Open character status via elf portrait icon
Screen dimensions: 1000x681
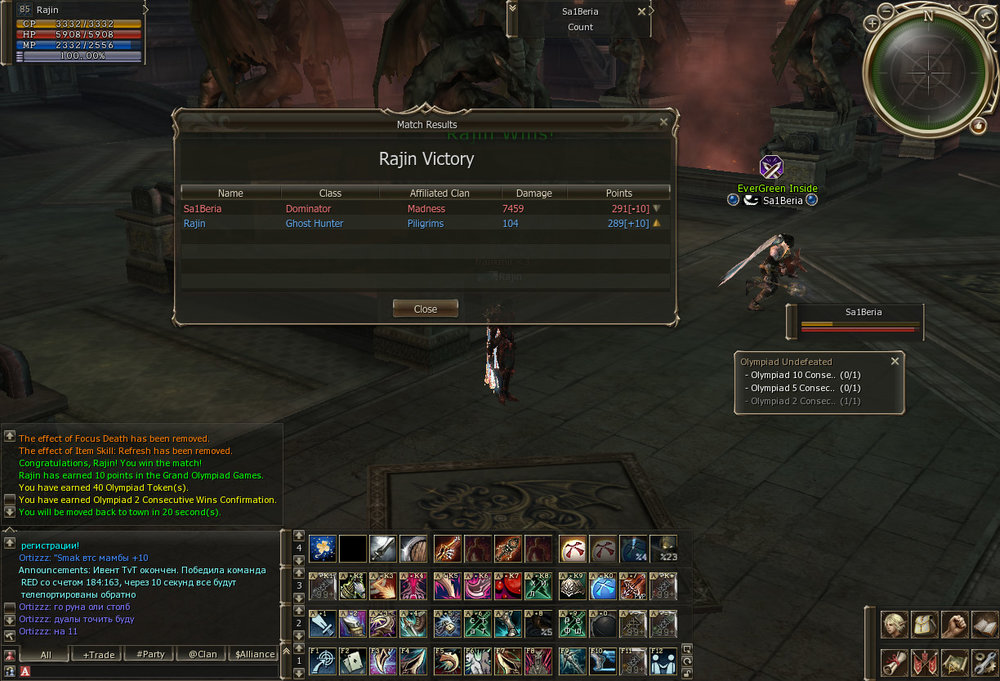[x=894, y=624]
